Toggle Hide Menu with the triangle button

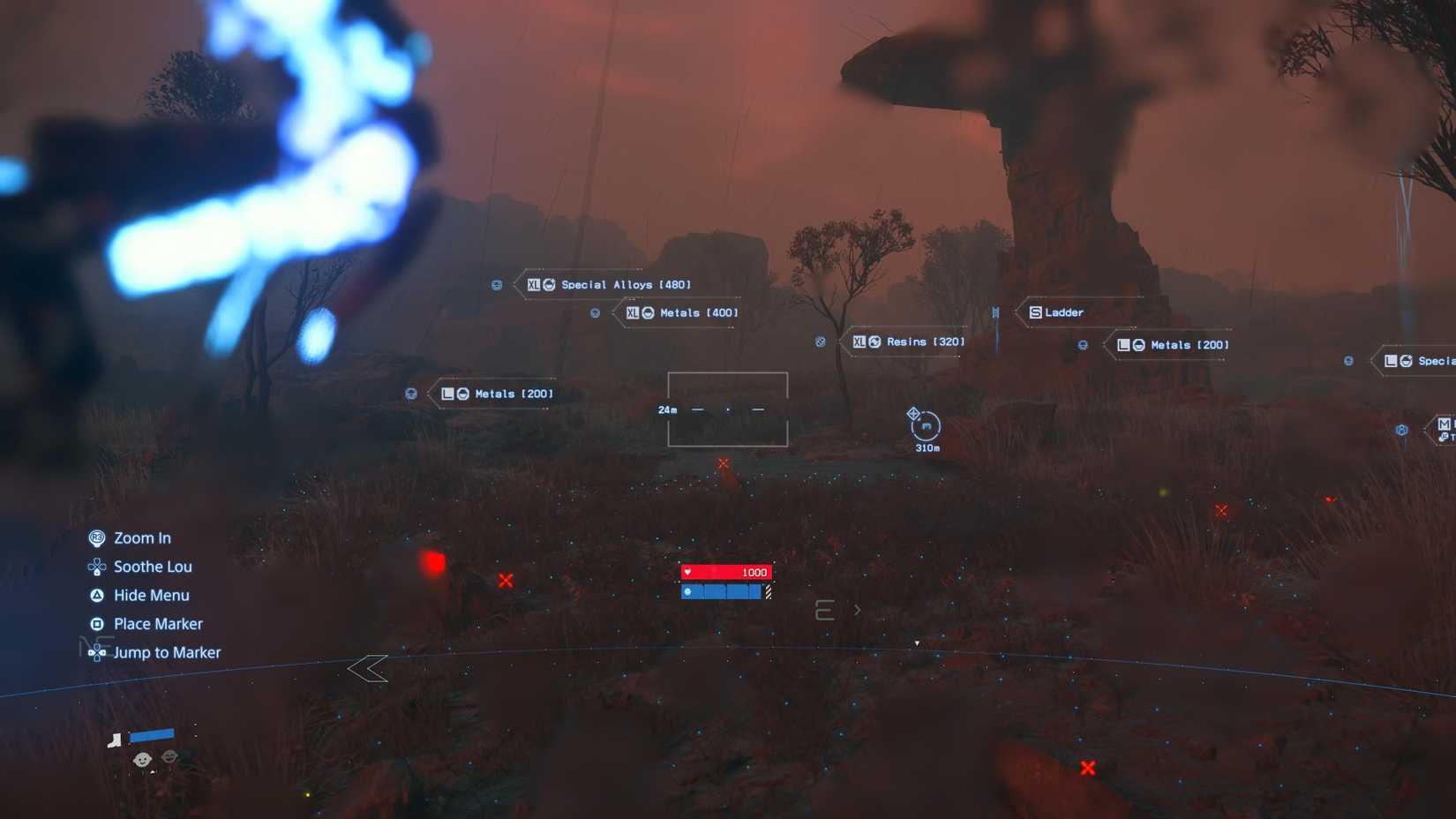pyautogui.click(x=99, y=595)
